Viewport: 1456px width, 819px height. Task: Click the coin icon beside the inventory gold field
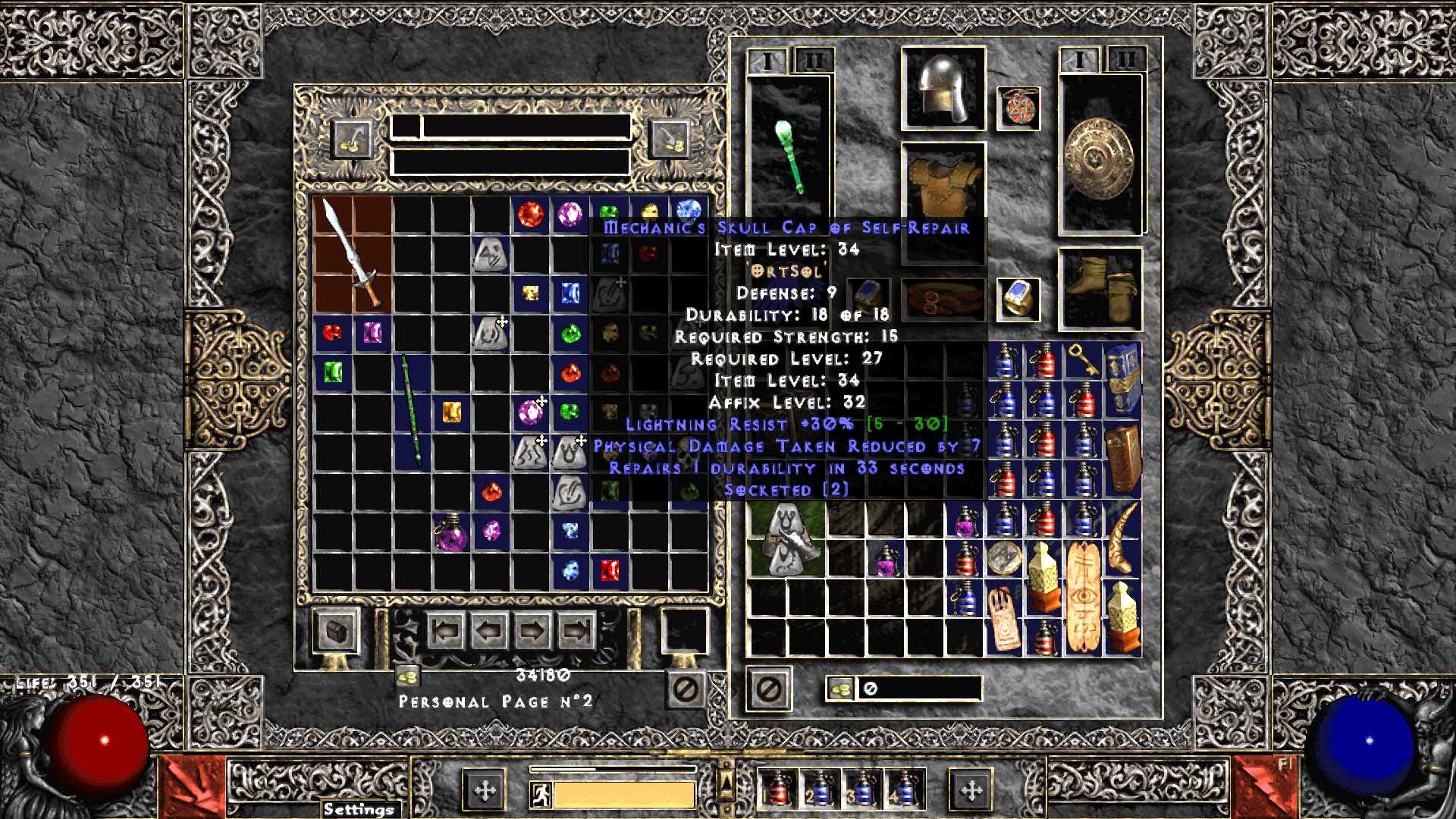[839, 689]
